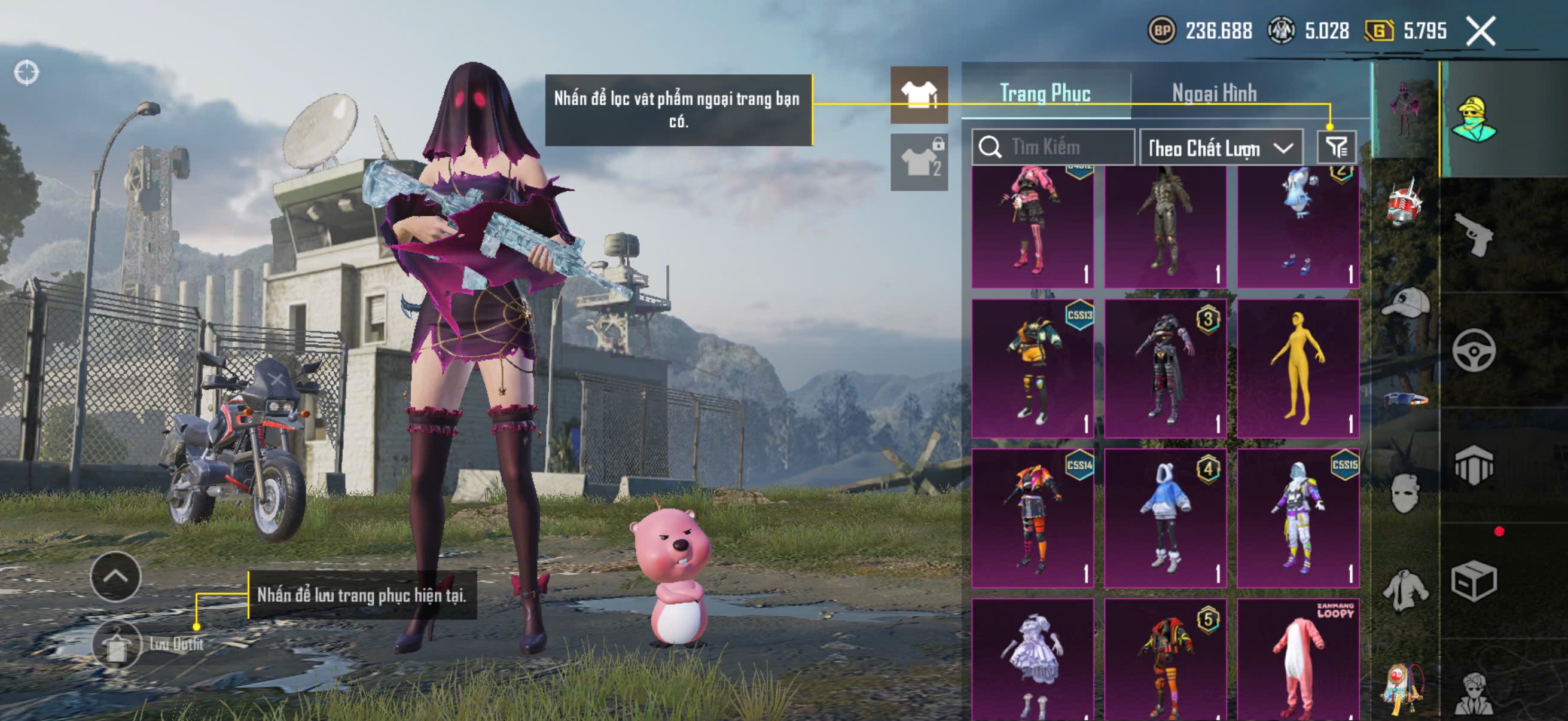The width and height of the screenshot is (1568, 721).
Task: Close the wardrobe screen with the X
Action: click(x=1480, y=31)
